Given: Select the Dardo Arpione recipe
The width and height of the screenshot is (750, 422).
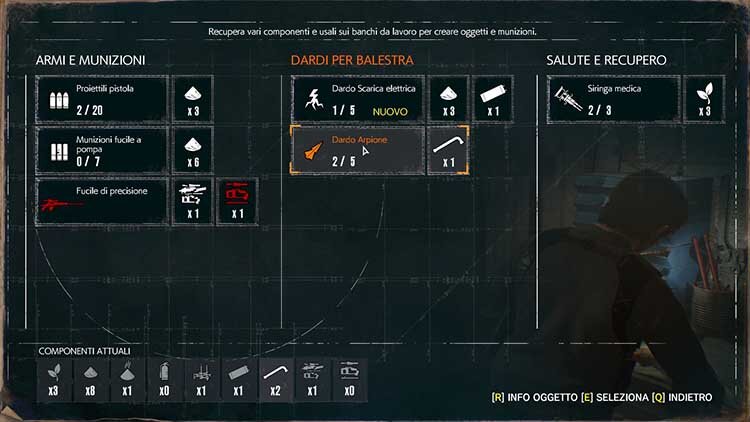Looking at the screenshot, I should 358,150.
